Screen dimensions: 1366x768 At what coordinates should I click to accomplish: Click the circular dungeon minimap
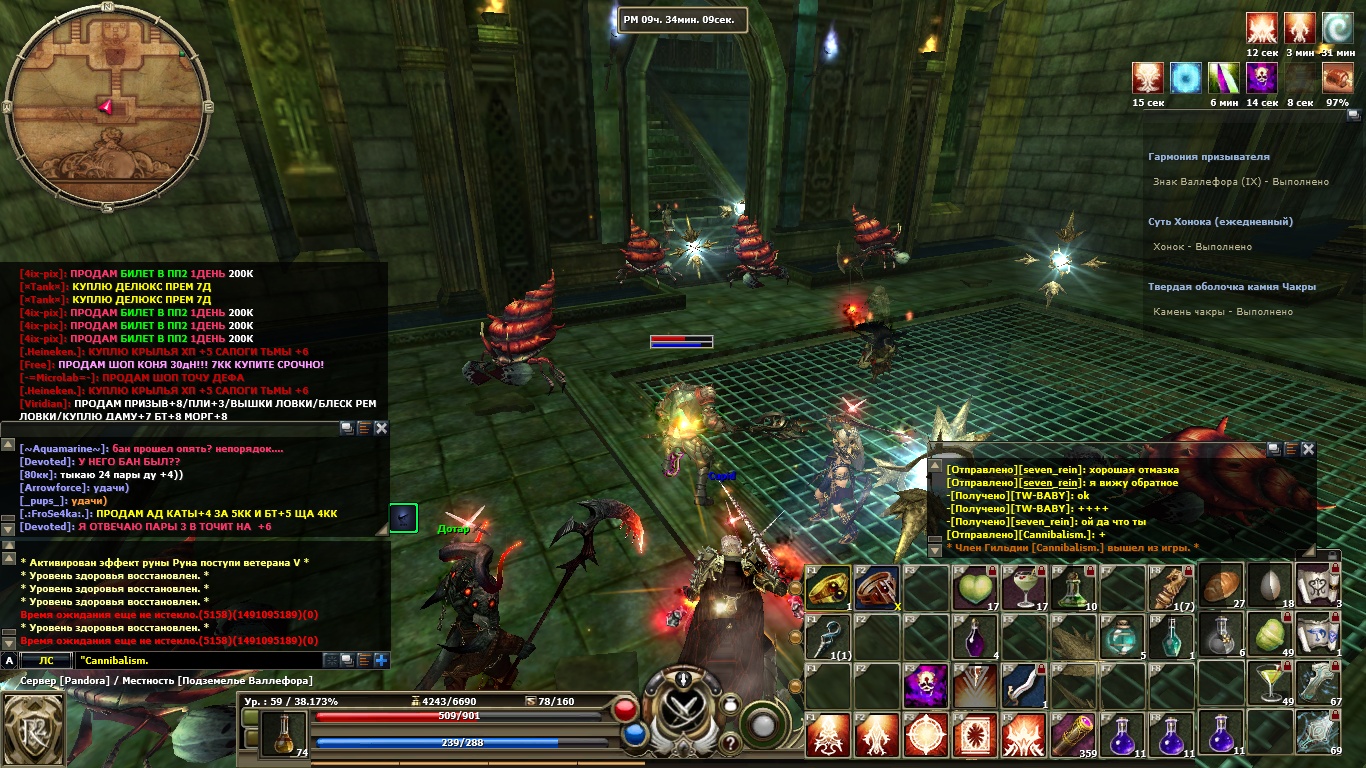[107, 106]
